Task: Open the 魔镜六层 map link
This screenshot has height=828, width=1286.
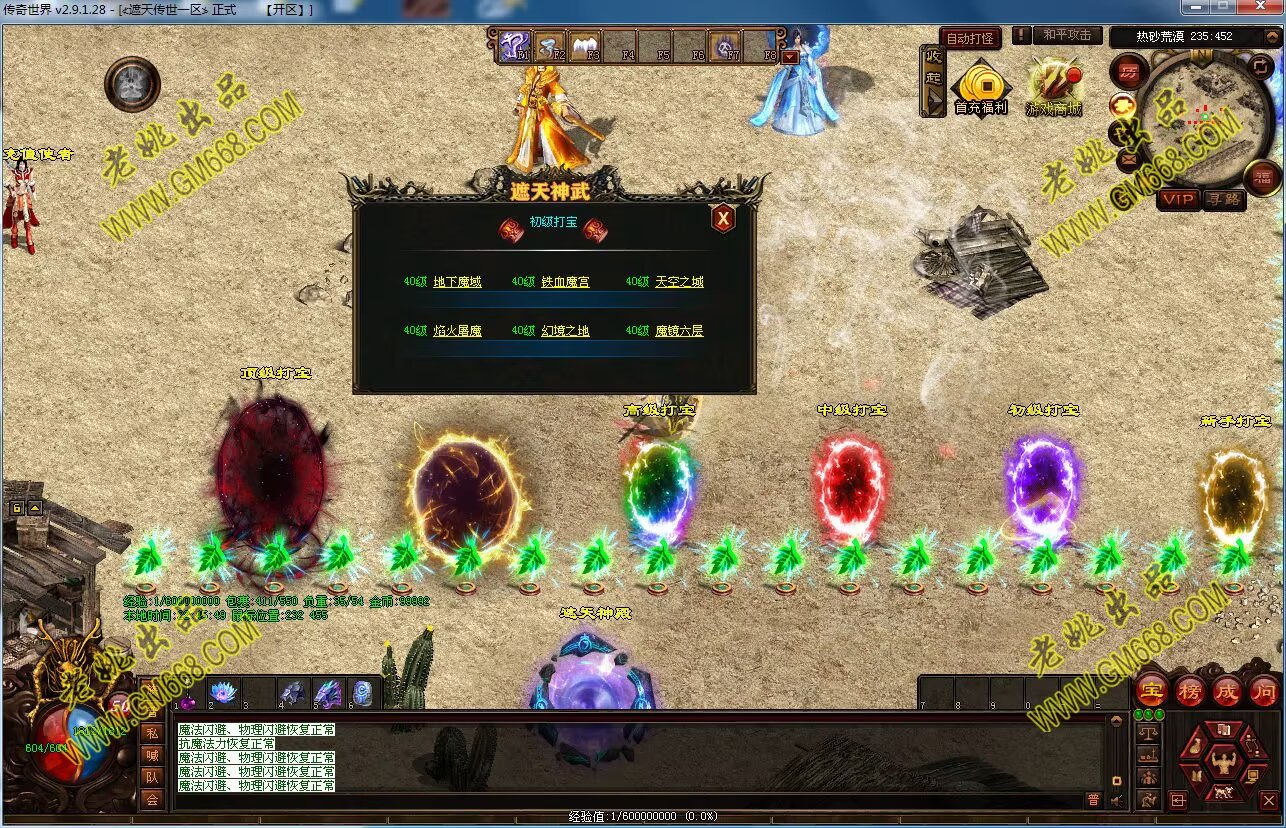Action: coord(679,331)
